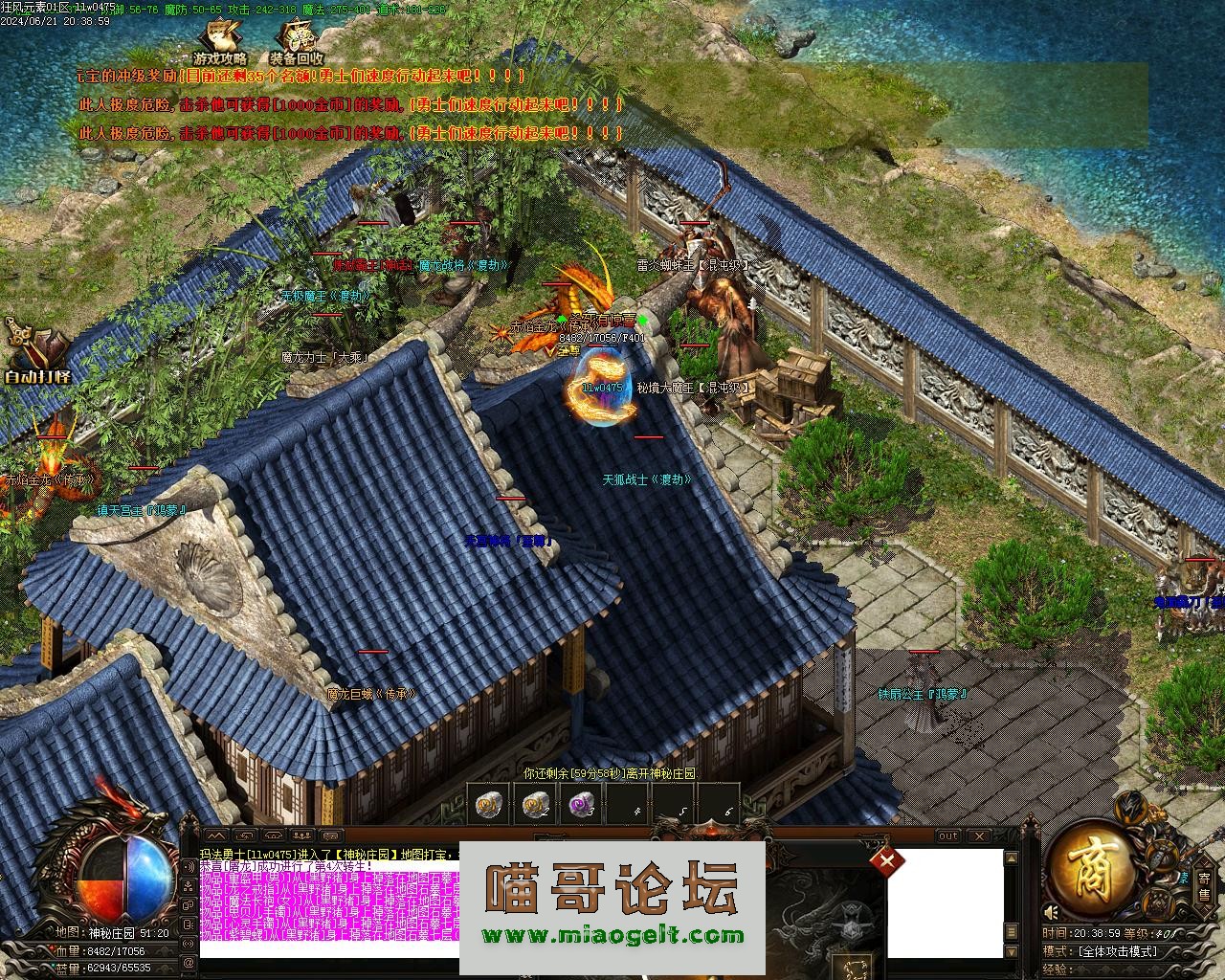
Task: Open the 游戏攻略 game guide
Action: coord(219,42)
